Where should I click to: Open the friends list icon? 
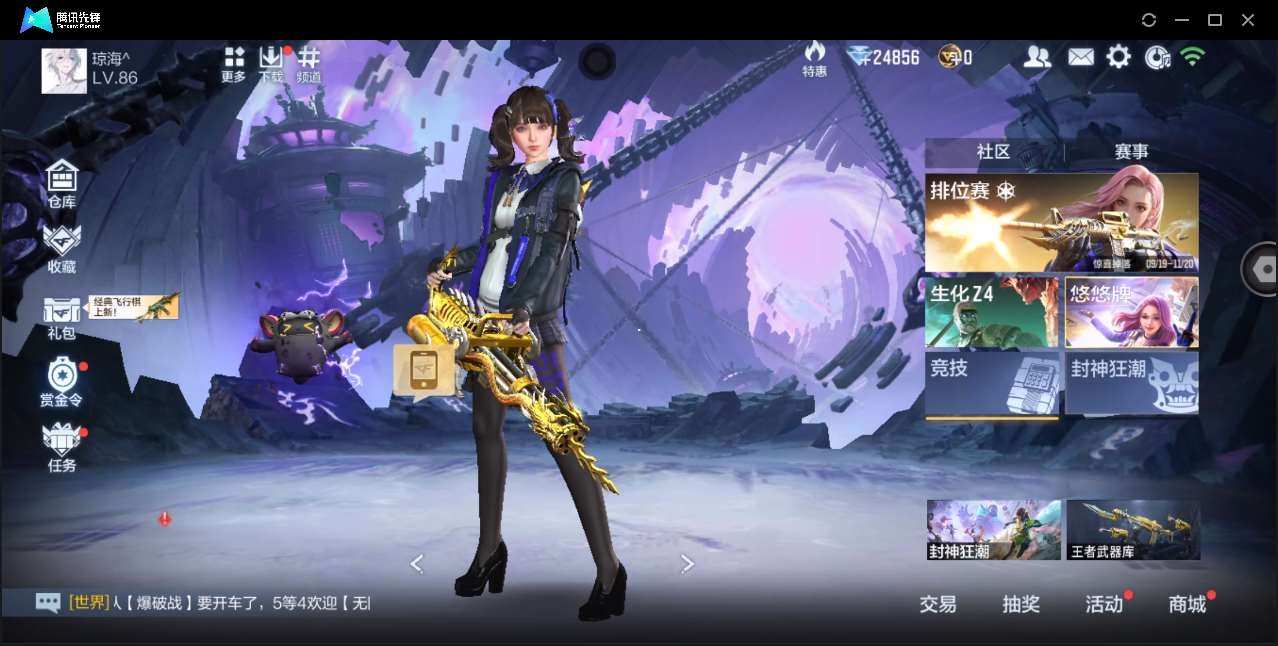tap(1037, 57)
